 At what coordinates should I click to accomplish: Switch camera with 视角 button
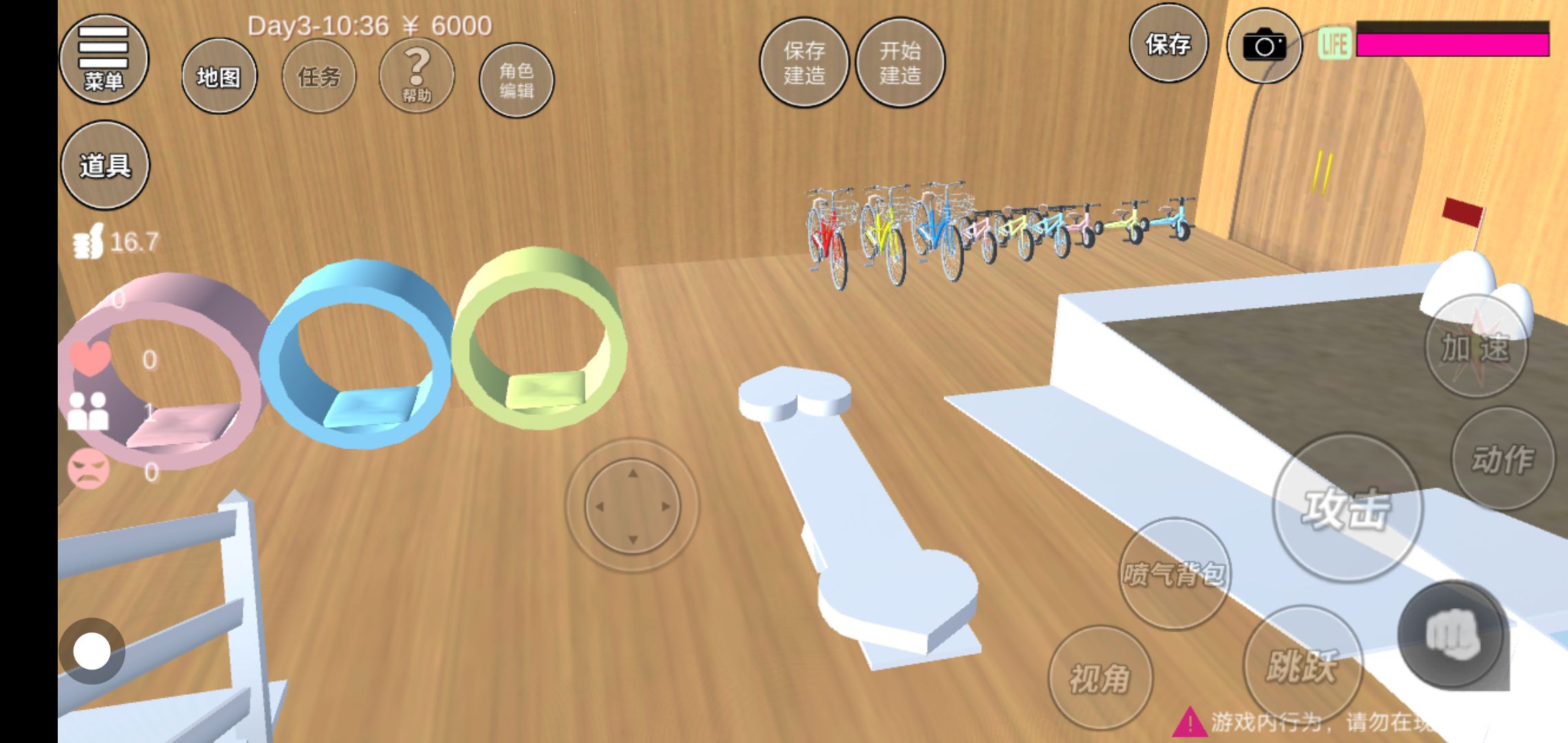click(x=1100, y=678)
